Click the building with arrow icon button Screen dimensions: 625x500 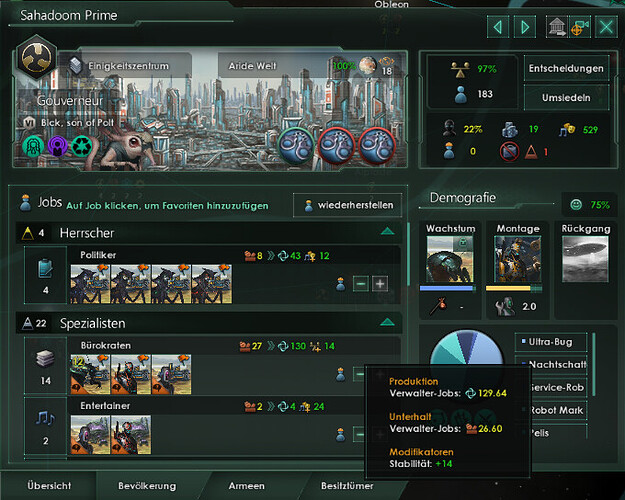[555, 27]
